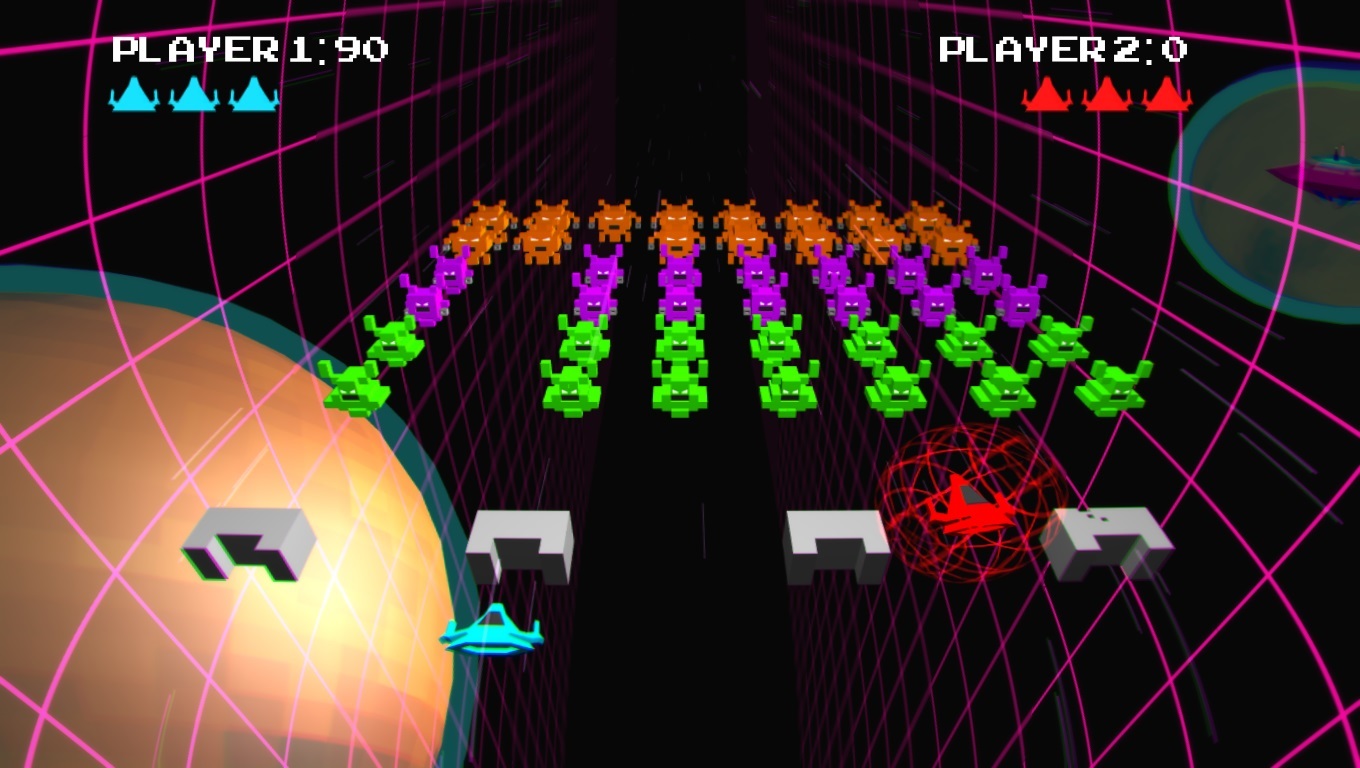The width and height of the screenshot is (1360, 768).
Task: Select the Player 1:90 score label
Action: (248, 47)
